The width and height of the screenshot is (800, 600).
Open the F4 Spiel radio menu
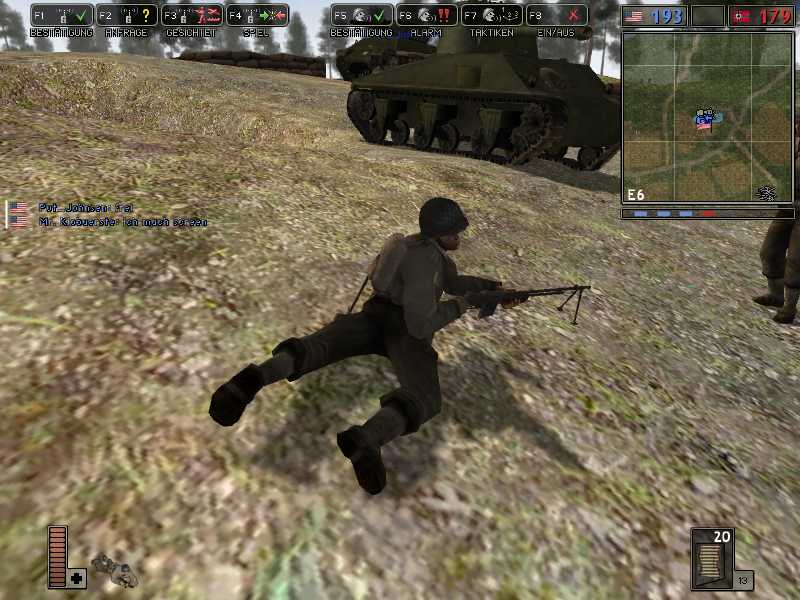pos(256,16)
